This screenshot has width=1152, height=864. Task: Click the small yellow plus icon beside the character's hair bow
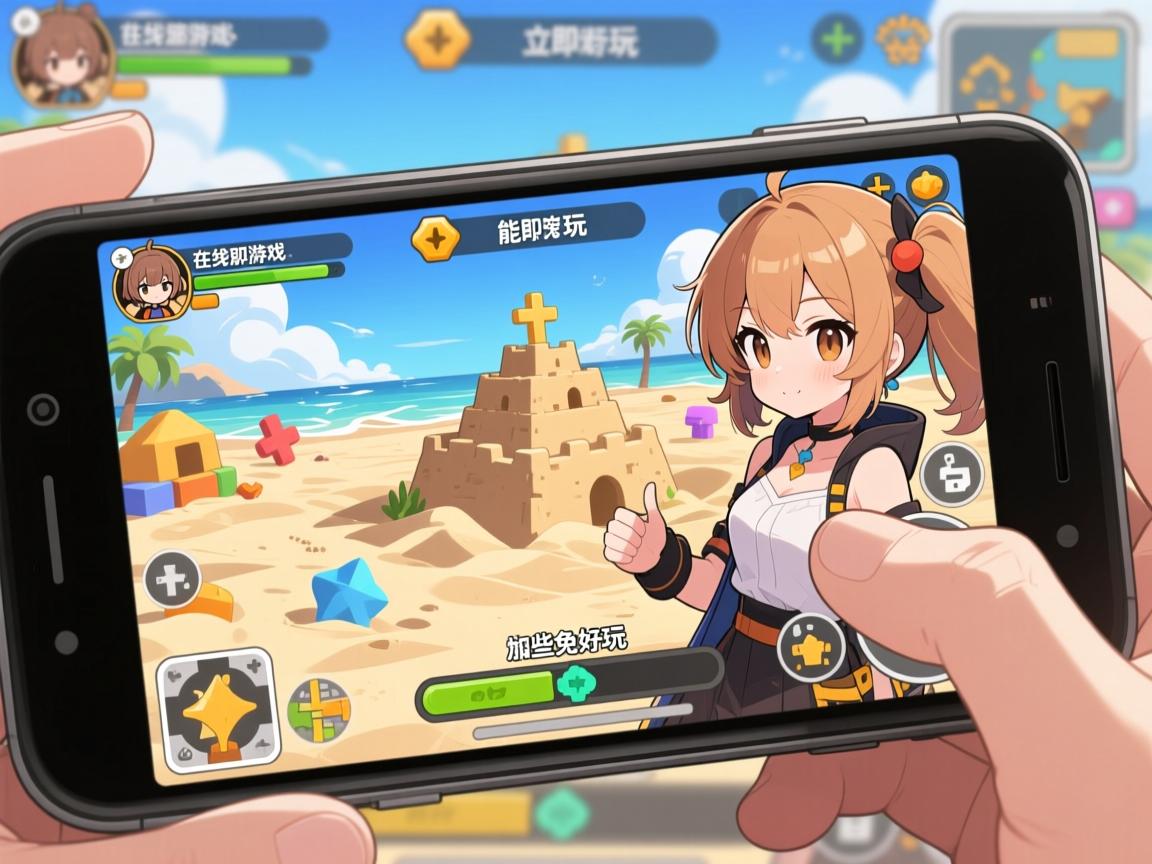coord(877,188)
